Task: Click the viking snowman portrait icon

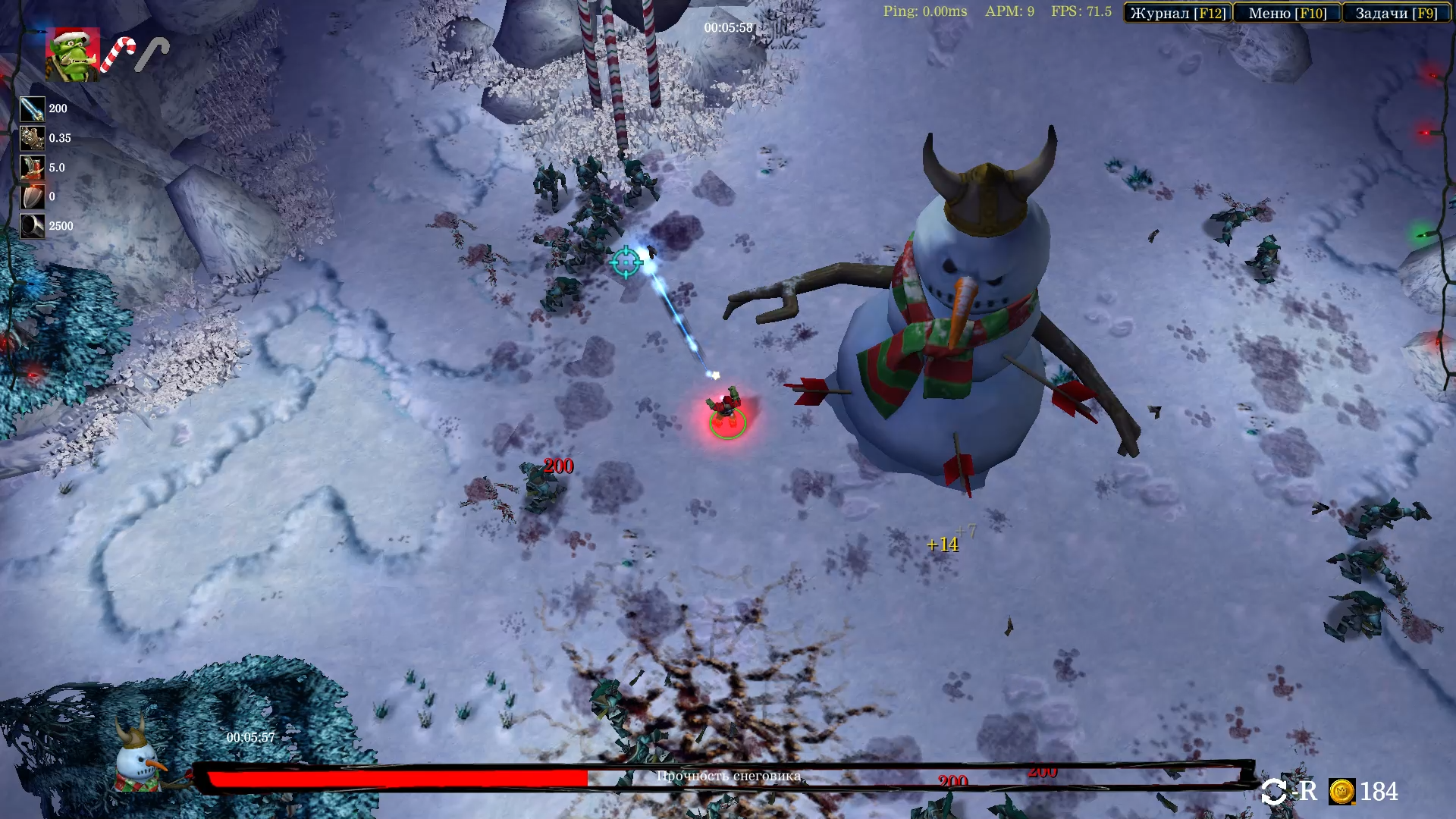Action: [139, 756]
